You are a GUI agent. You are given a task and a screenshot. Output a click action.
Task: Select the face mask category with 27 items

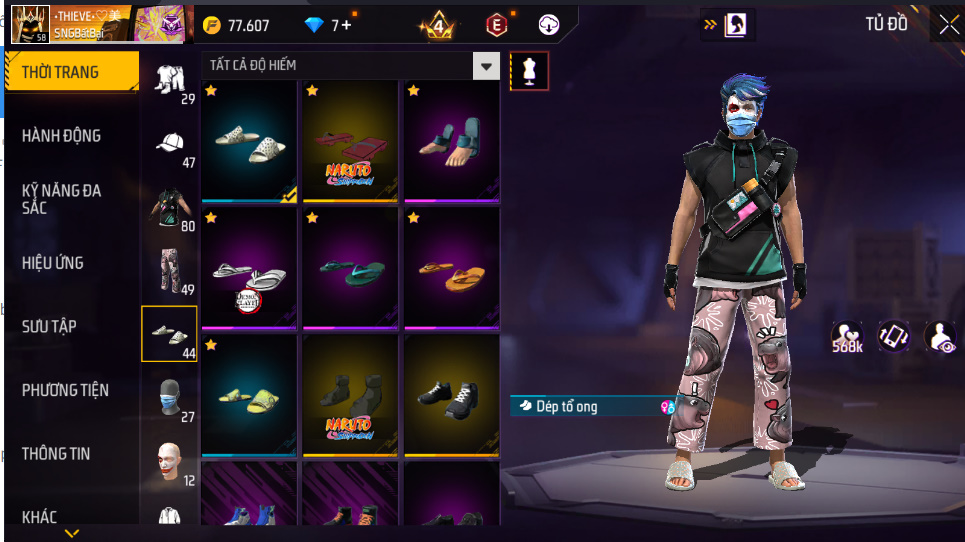170,398
